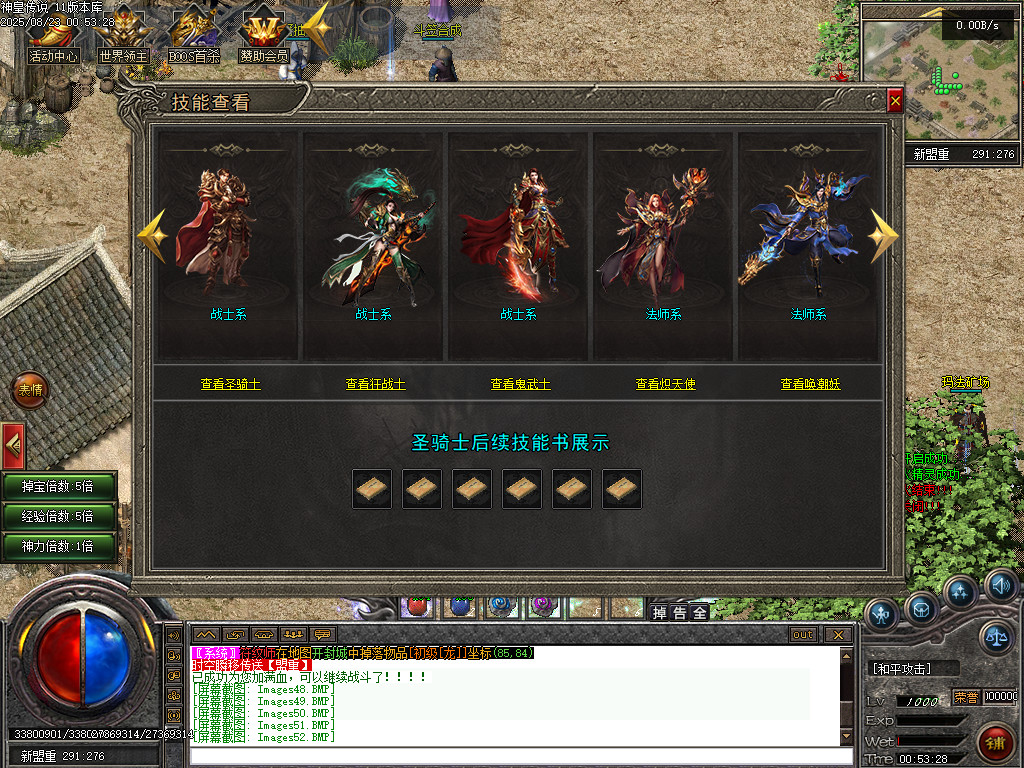
Task: Close the 技能查看 skill window
Action: [895, 101]
